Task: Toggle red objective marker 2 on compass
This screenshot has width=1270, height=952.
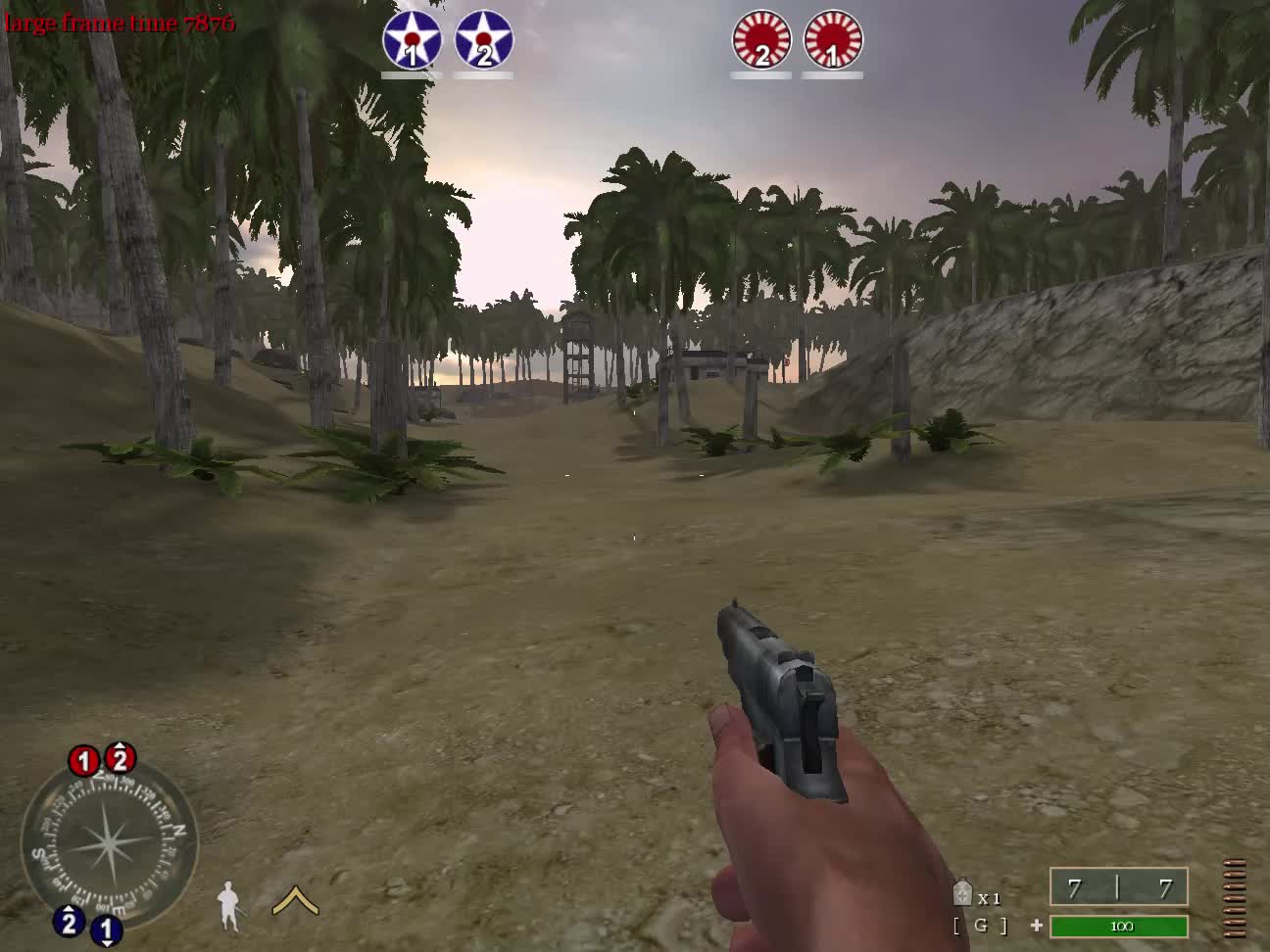Action: 118,757
